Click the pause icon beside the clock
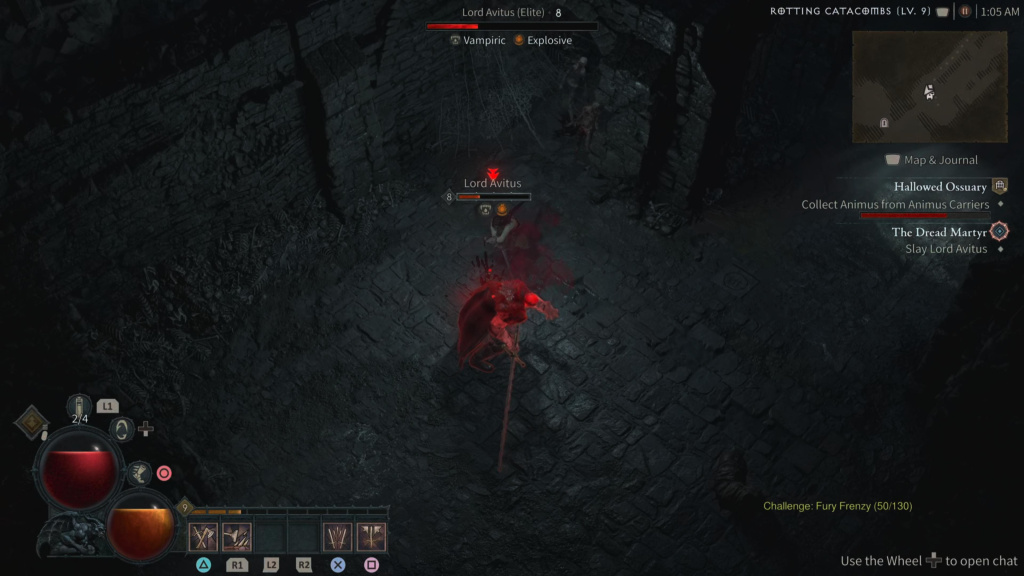The height and width of the screenshot is (576, 1024). click(x=965, y=12)
